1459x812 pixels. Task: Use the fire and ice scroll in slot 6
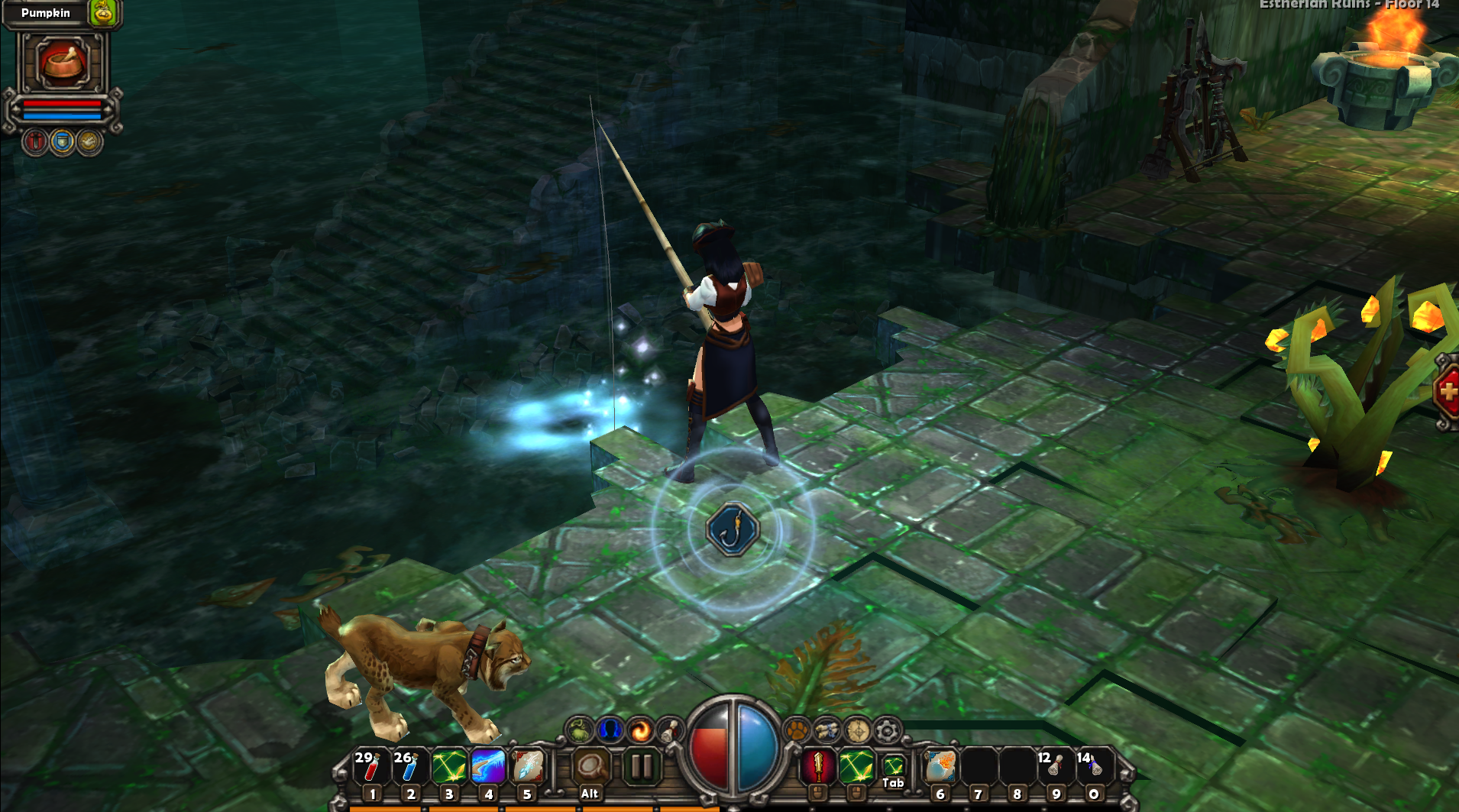940,766
